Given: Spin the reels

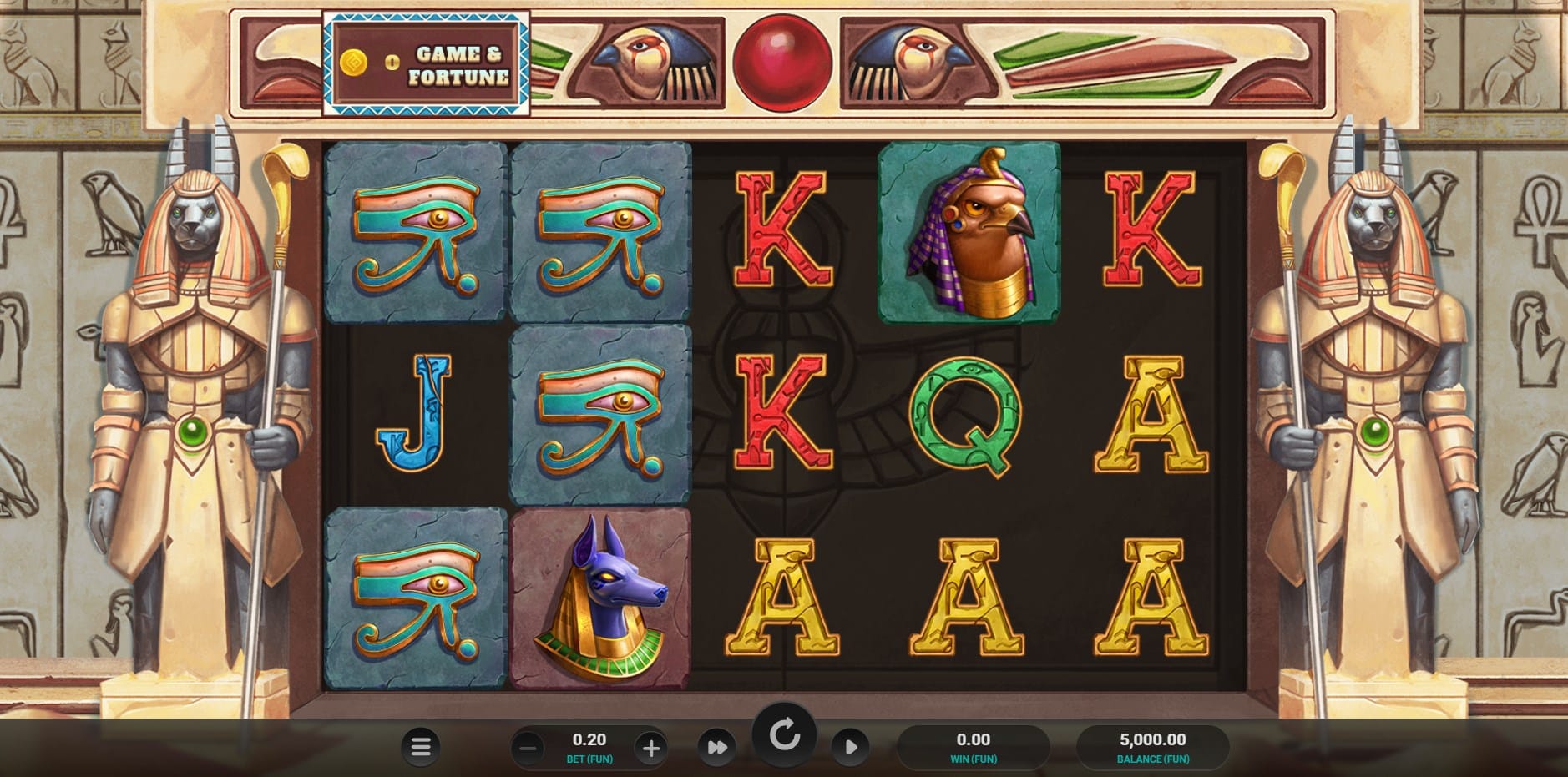Looking at the screenshot, I should tap(784, 735).
